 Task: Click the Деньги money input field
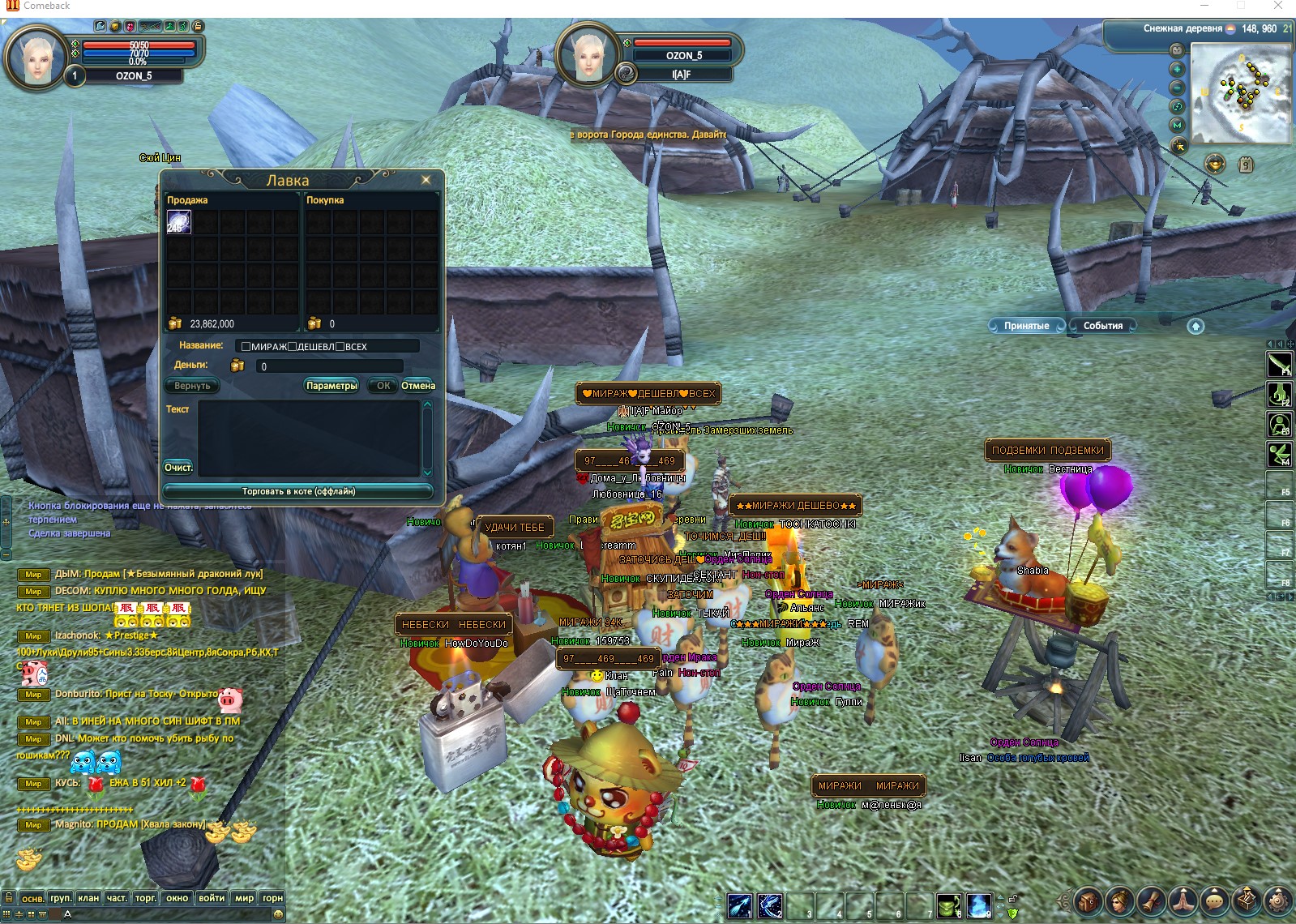click(x=328, y=366)
